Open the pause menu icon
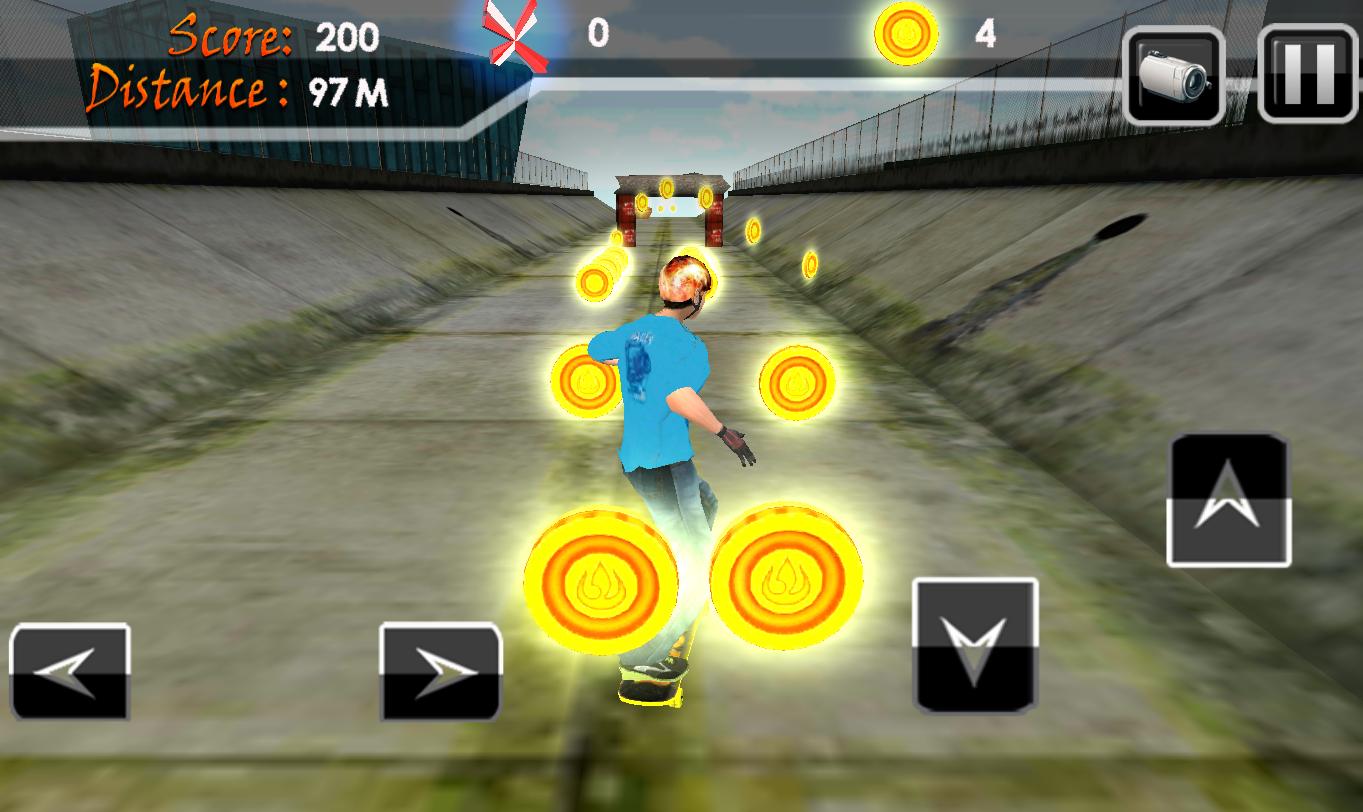The width and height of the screenshot is (1363, 812). click(x=1304, y=76)
